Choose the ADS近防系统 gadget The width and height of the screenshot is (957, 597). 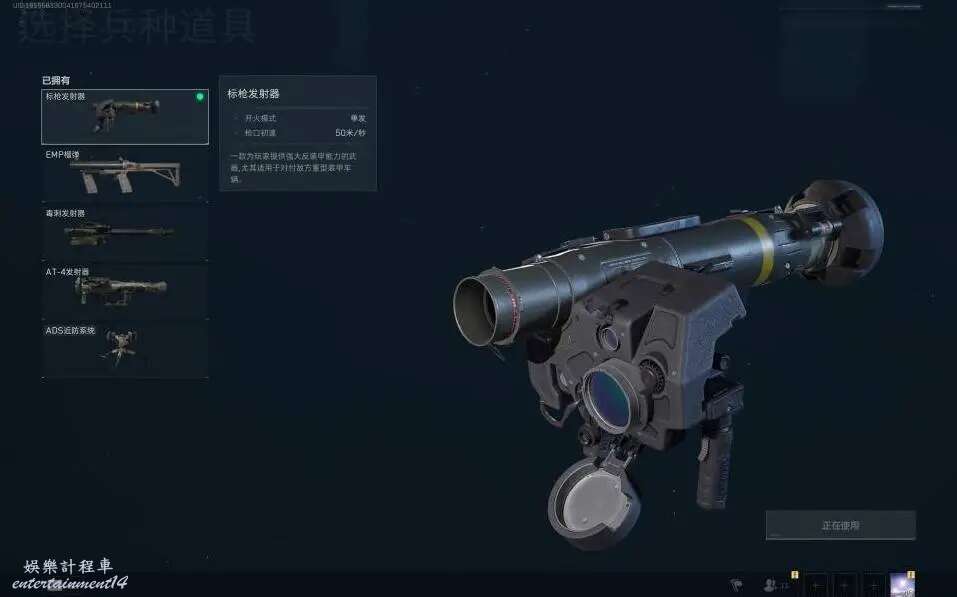click(124, 349)
